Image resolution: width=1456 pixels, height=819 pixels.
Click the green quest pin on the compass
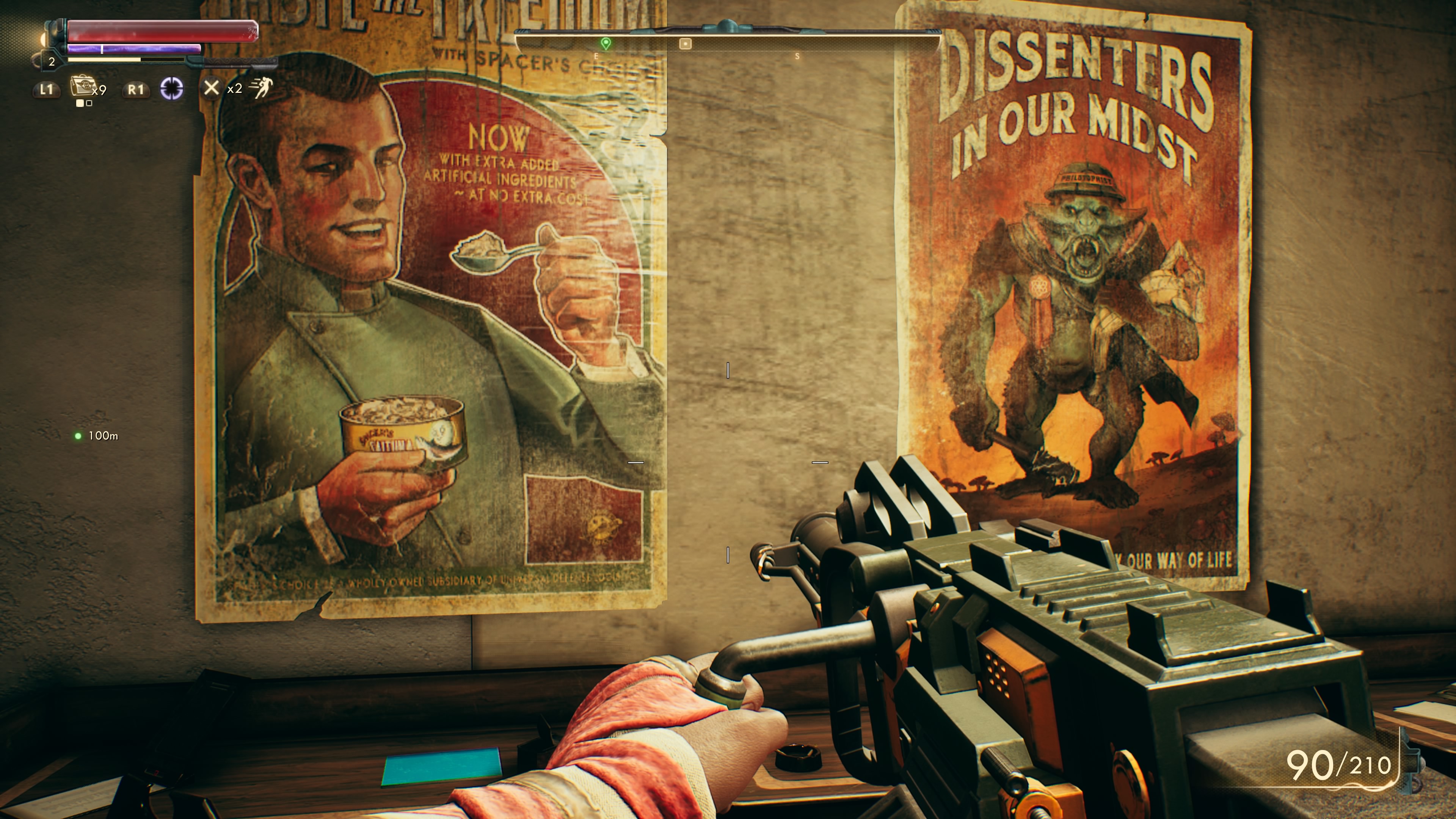click(x=606, y=44)
